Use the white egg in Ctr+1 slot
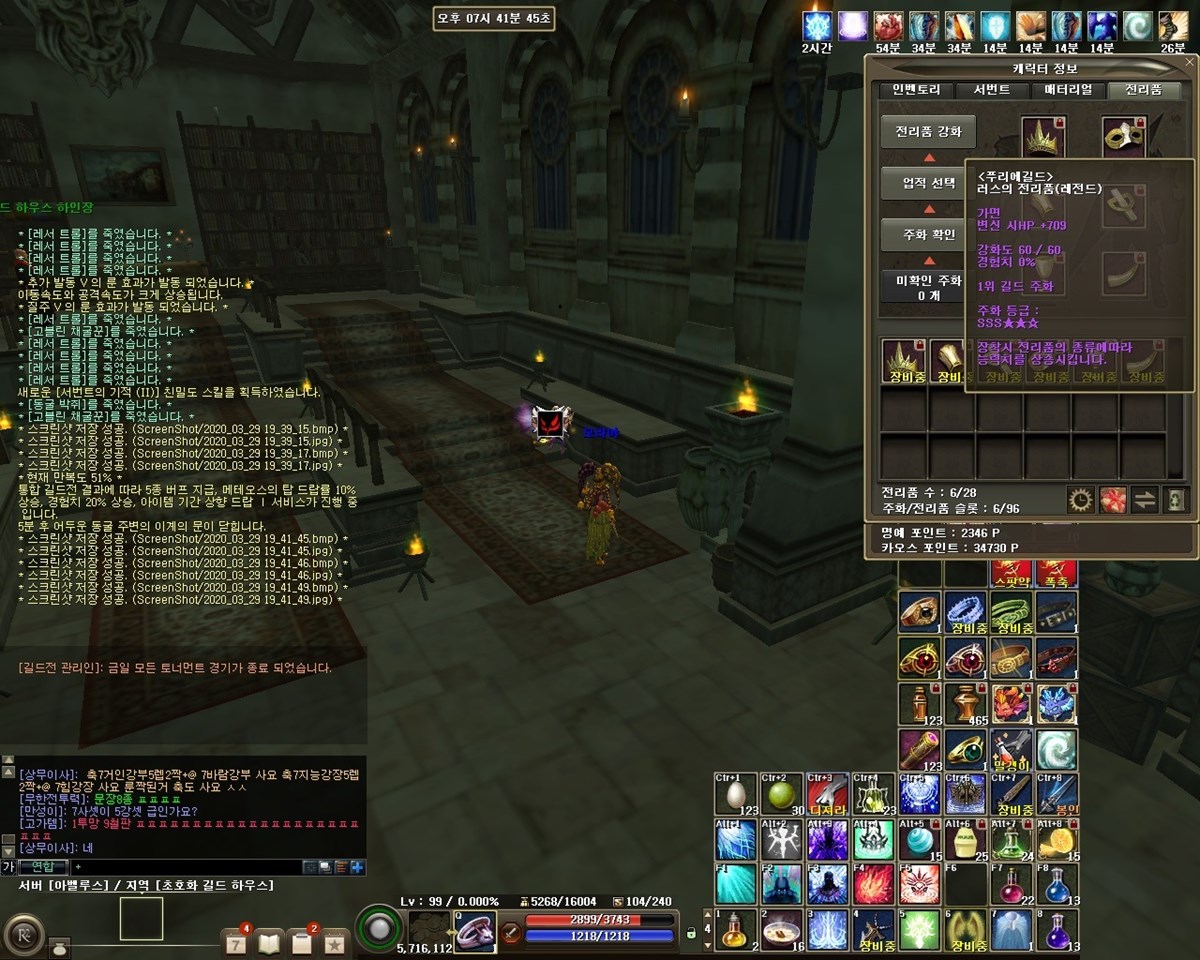Screen dimensions: 1200x960 pyautogui.click(x=736, y=795)
